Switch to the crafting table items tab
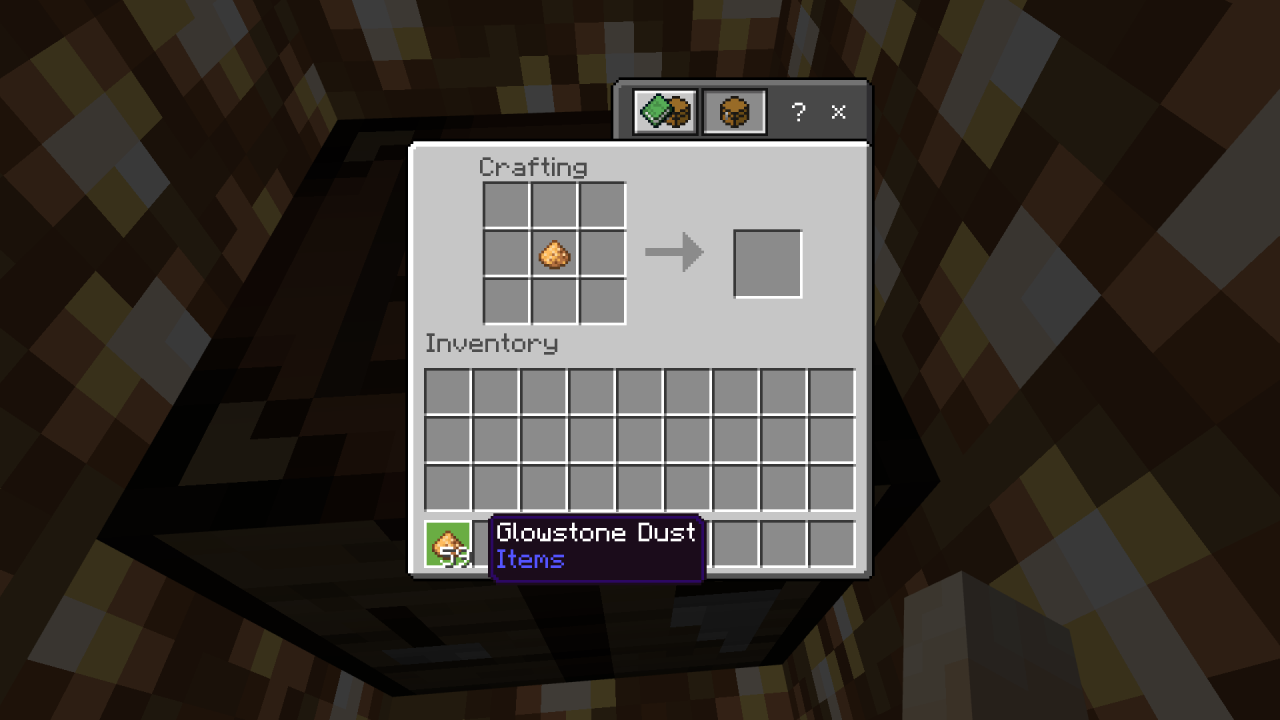The image size is (1280, 720). (x=734, y=111)
